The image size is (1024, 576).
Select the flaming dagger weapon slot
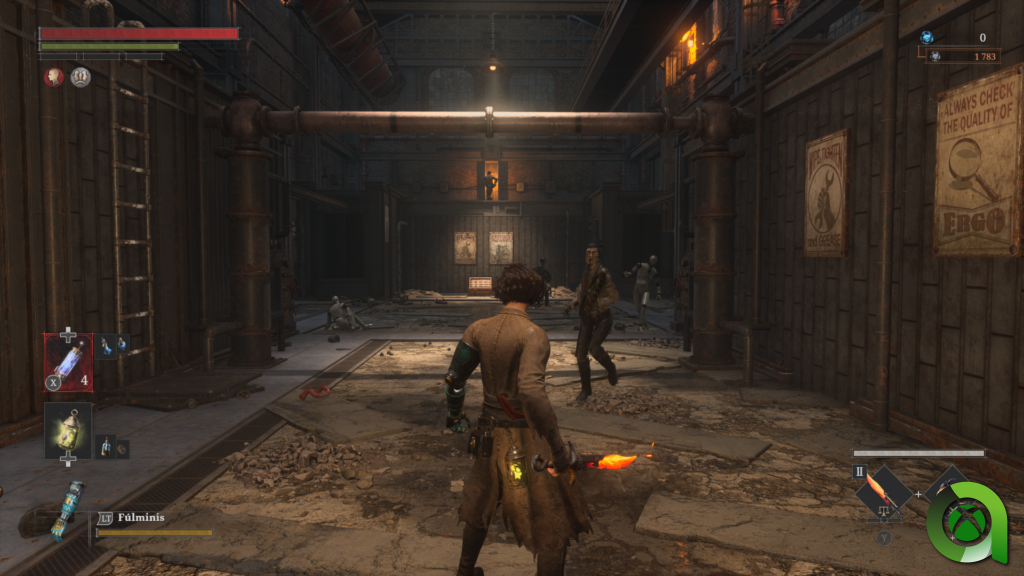(882, 493)
